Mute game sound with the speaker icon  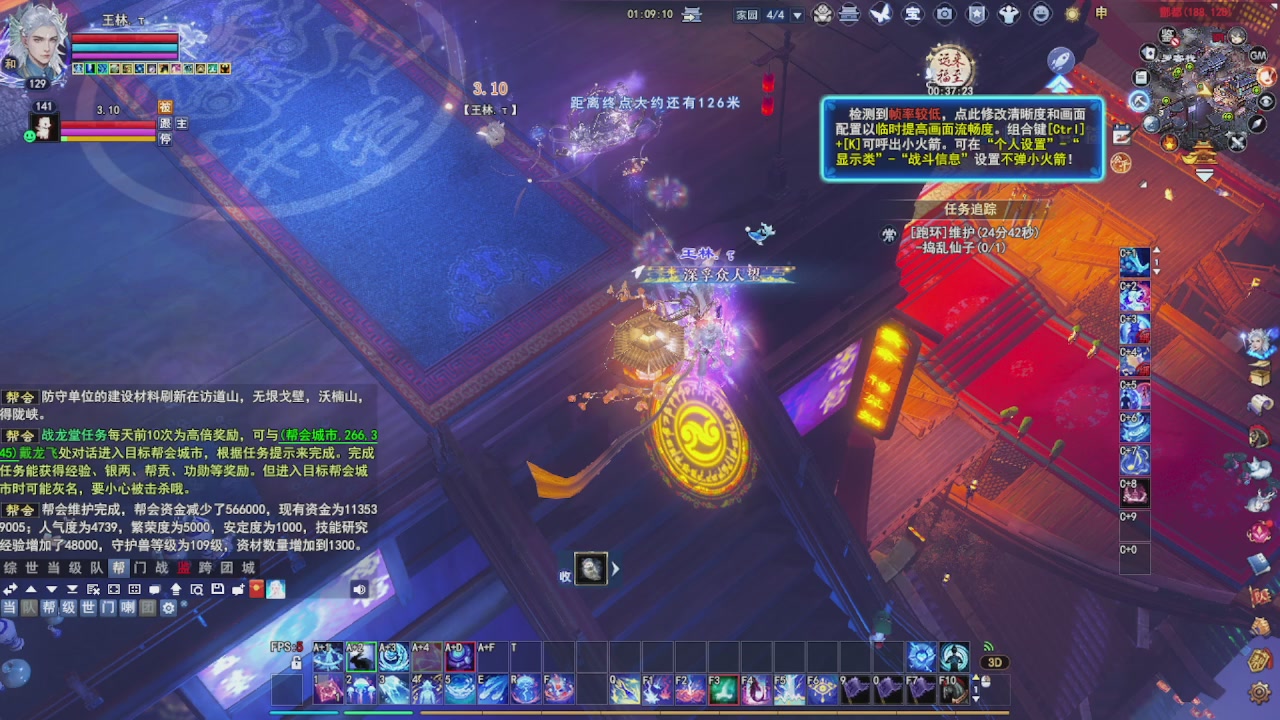(x=359, y=589)
